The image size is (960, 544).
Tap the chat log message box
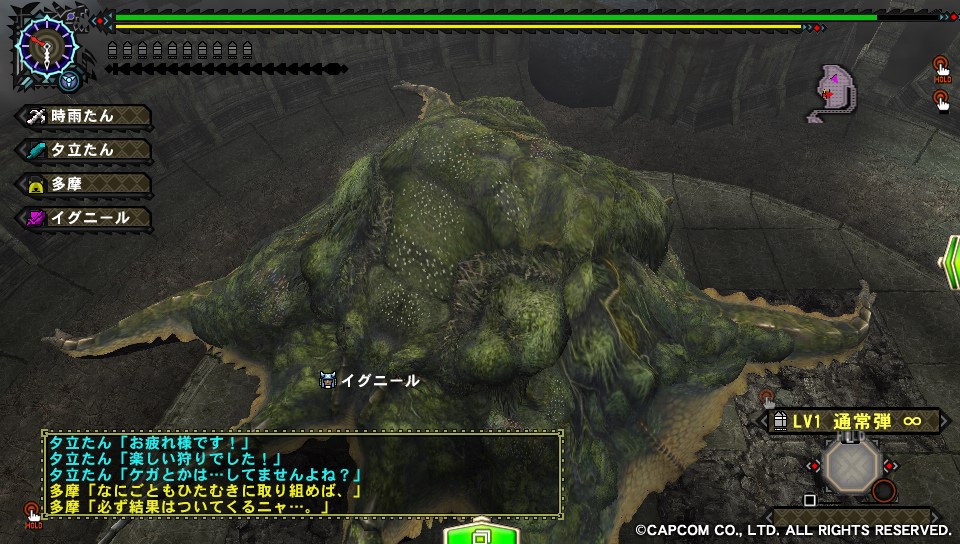pyautogui.click(x=301, y=474)
